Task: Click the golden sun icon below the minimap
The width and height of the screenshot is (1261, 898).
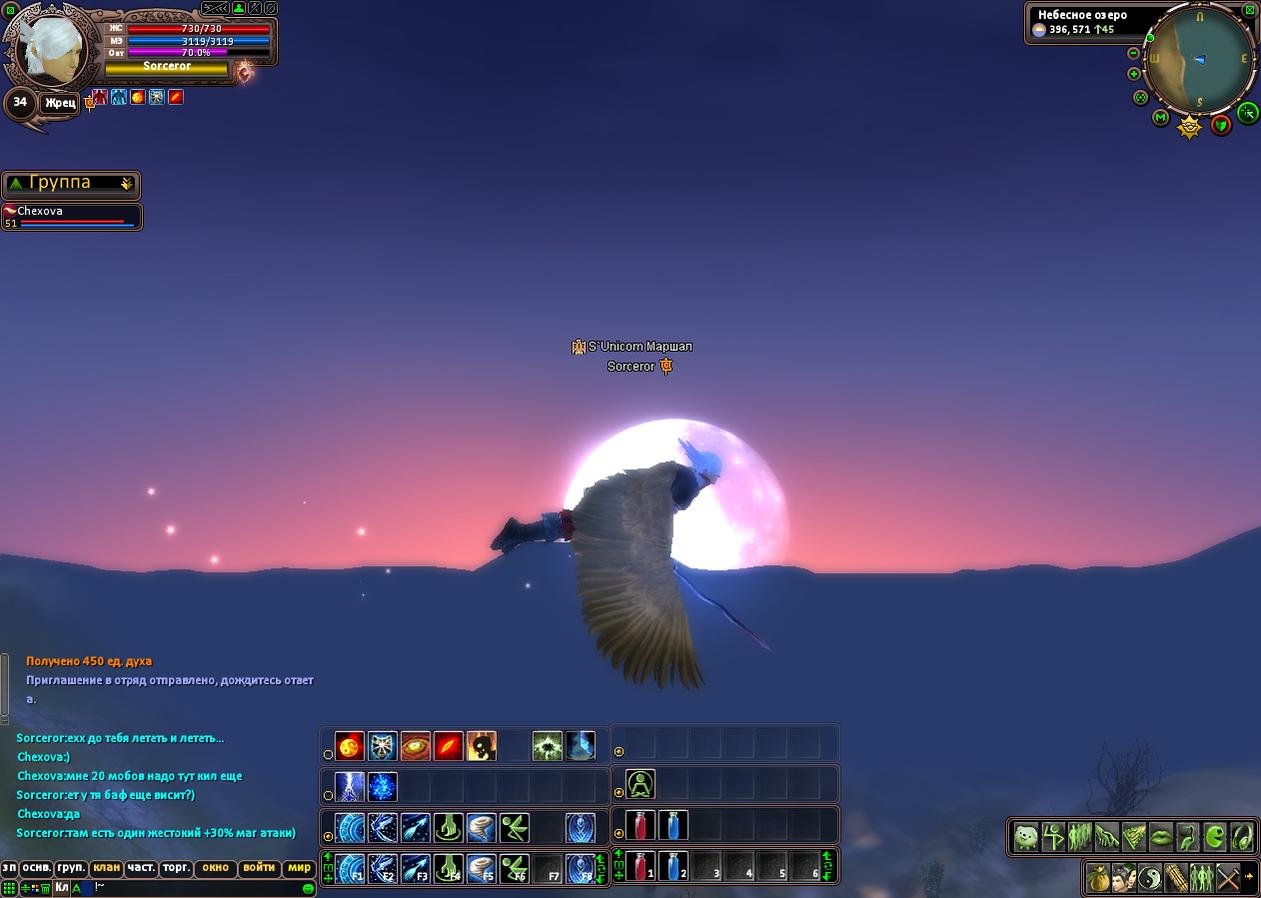Action: pos(1189,127)
